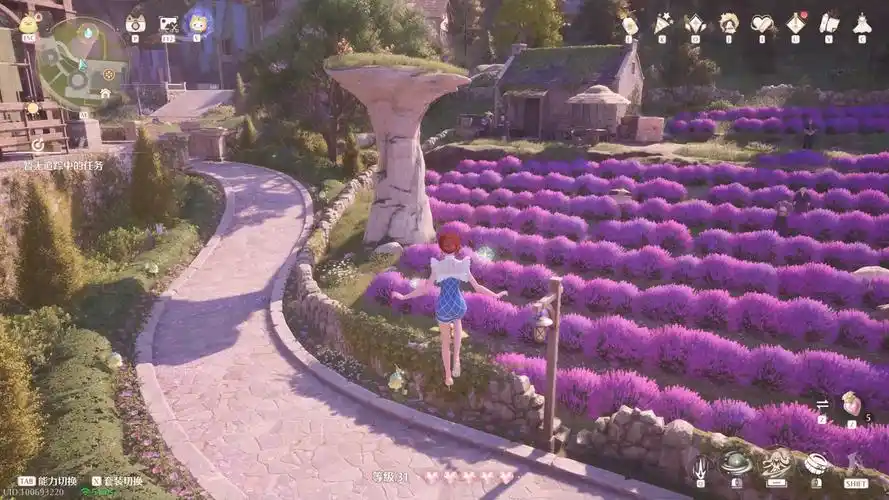Select the blue-haired companion icon
This screenshot has width=889, height=500.
click(197, 23)
